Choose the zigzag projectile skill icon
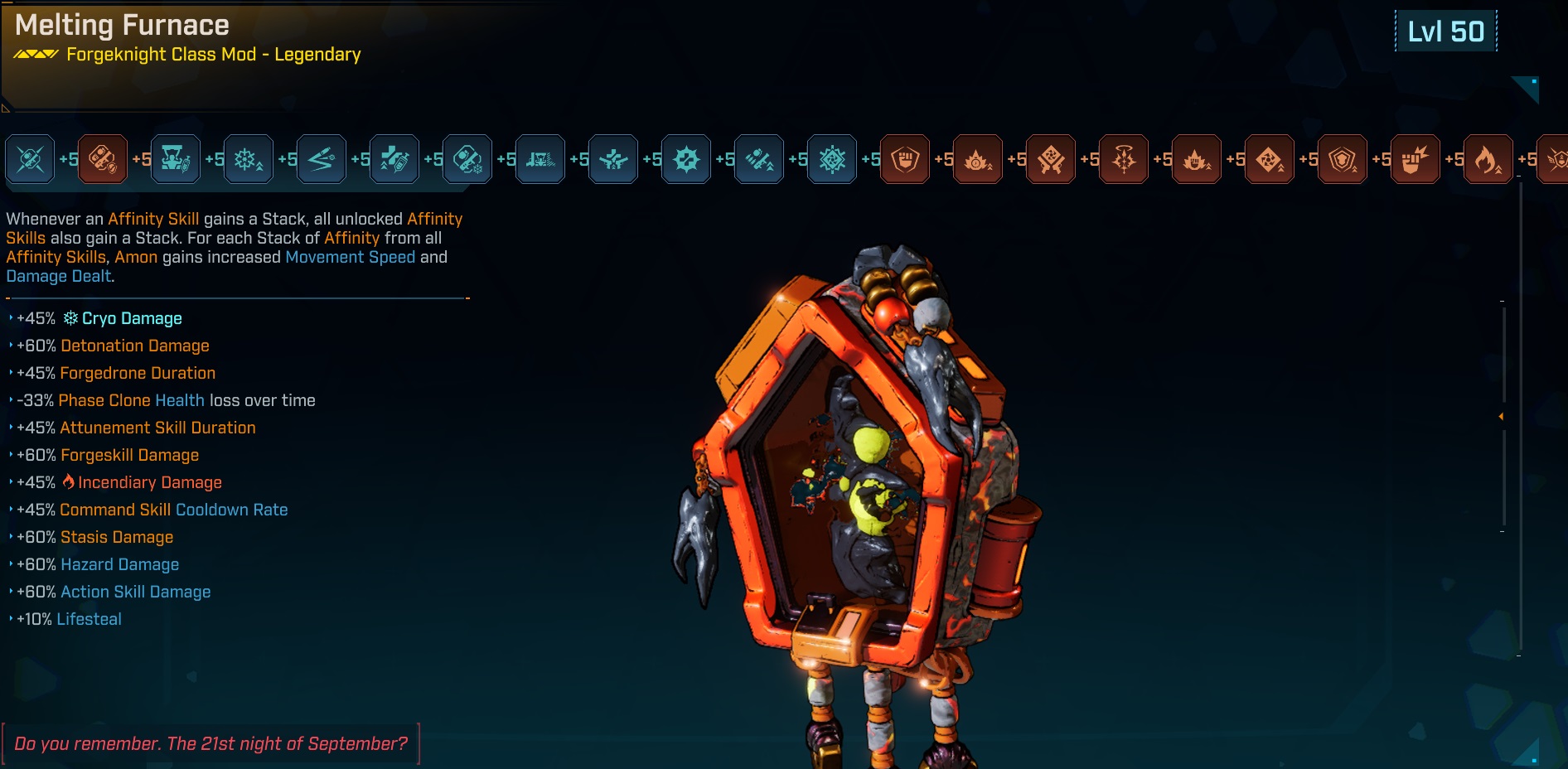The height and width of the screenshot is (769, 1568). point(322,159)
